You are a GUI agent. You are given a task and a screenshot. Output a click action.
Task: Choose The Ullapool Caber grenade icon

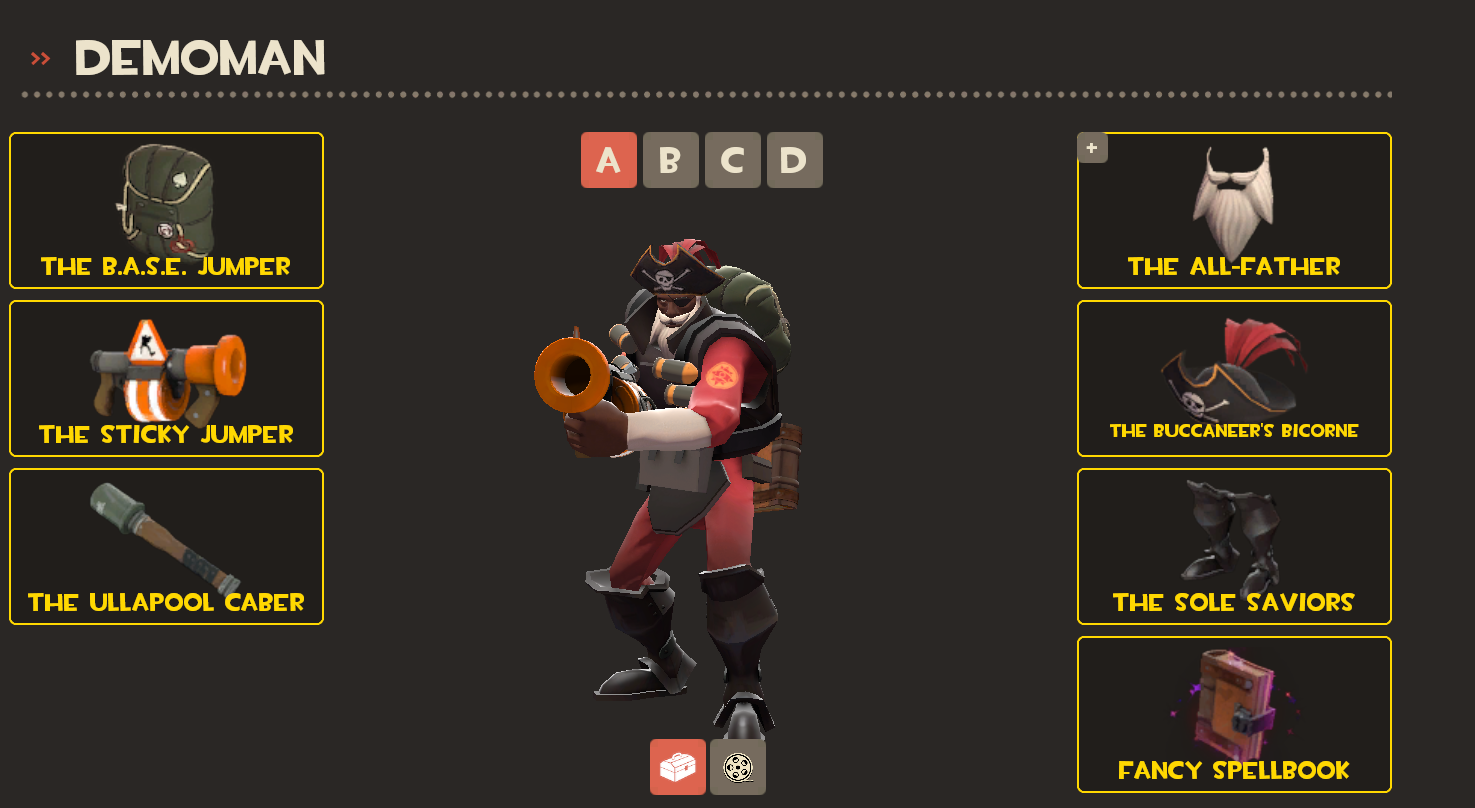coord(165,535)
